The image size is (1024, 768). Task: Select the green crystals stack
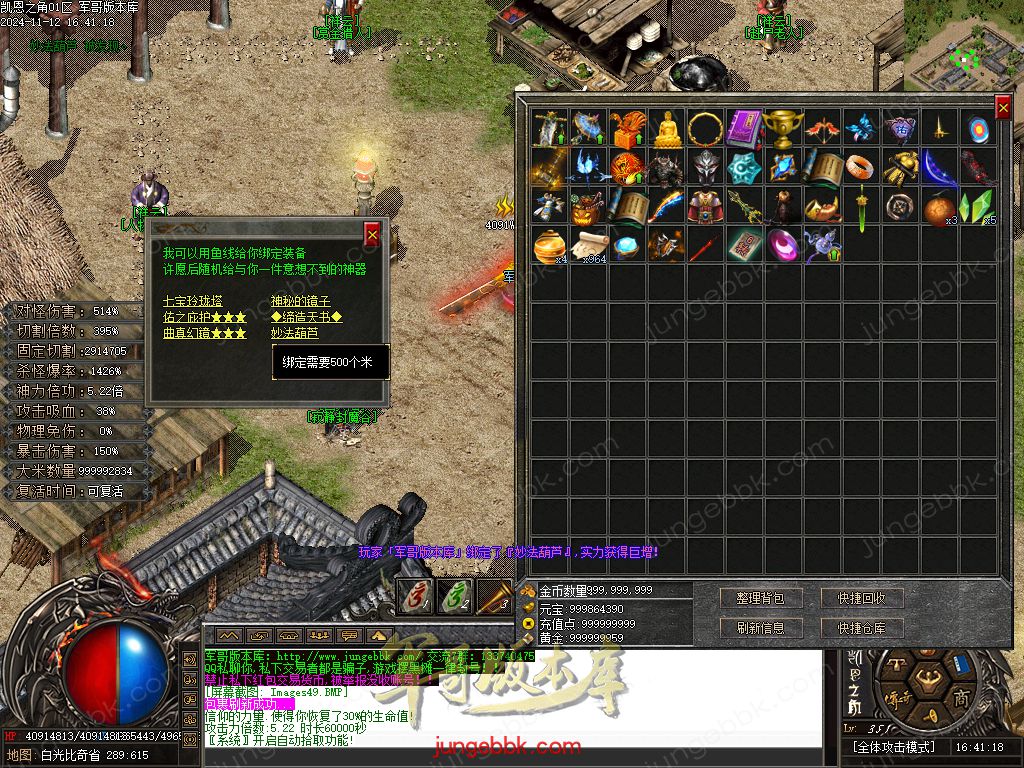click(x=976, y=206)
